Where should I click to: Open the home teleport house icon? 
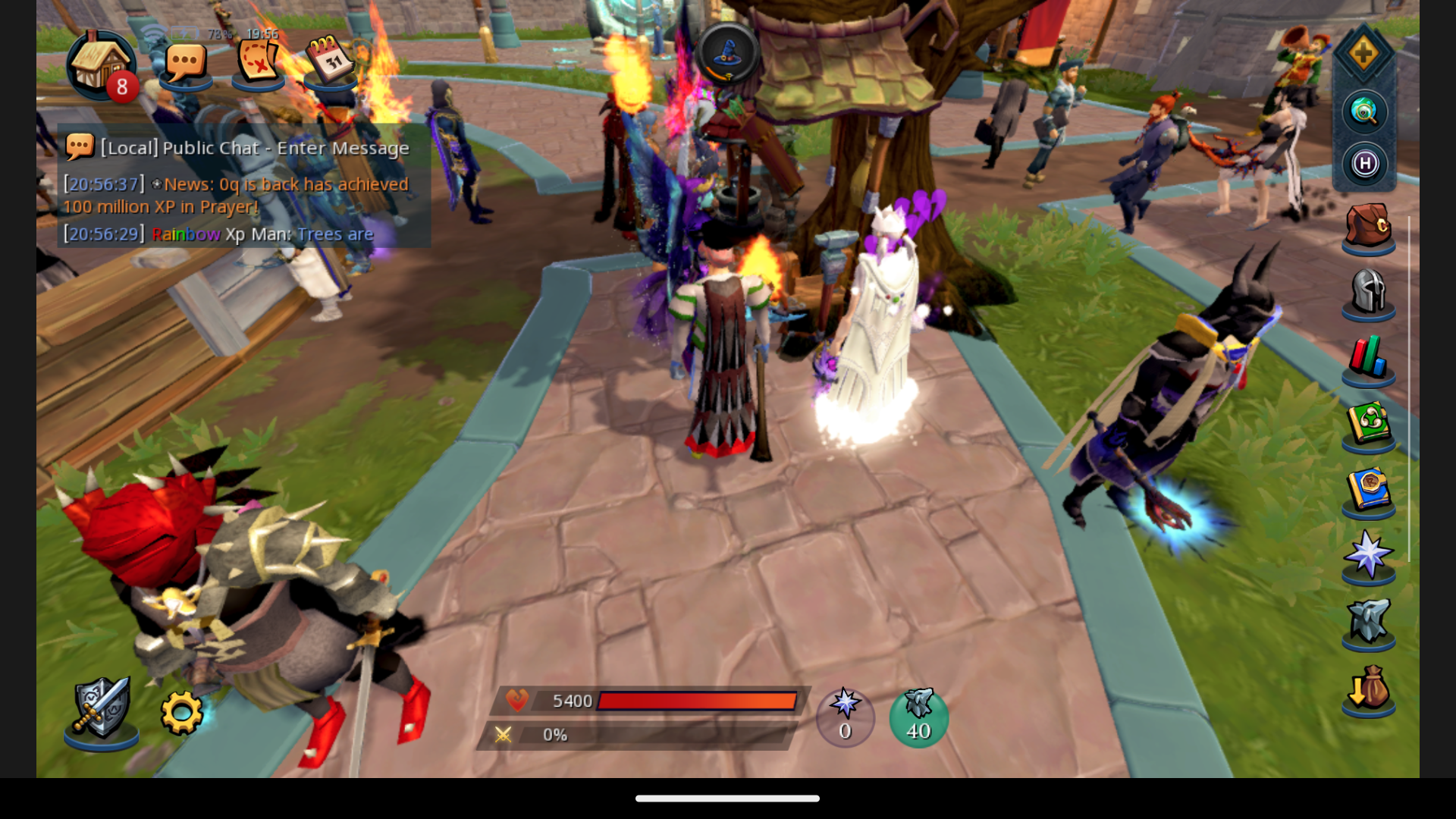(100, 64)
